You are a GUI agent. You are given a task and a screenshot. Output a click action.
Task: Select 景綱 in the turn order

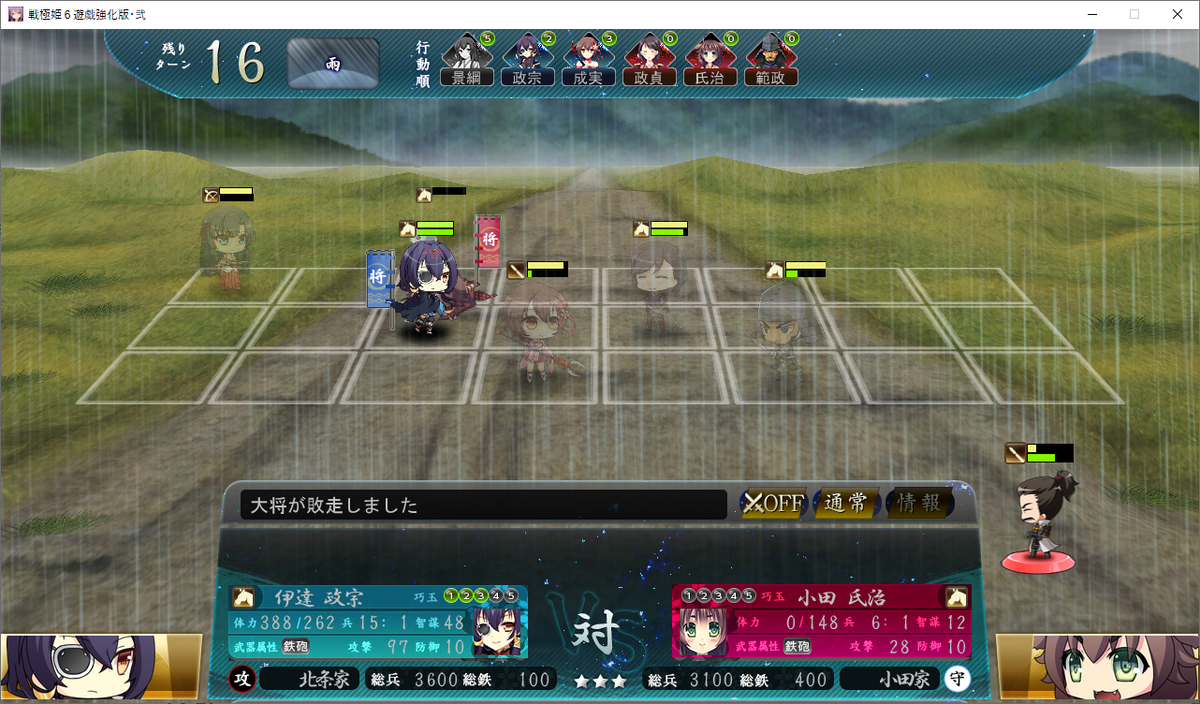point(467,60)
